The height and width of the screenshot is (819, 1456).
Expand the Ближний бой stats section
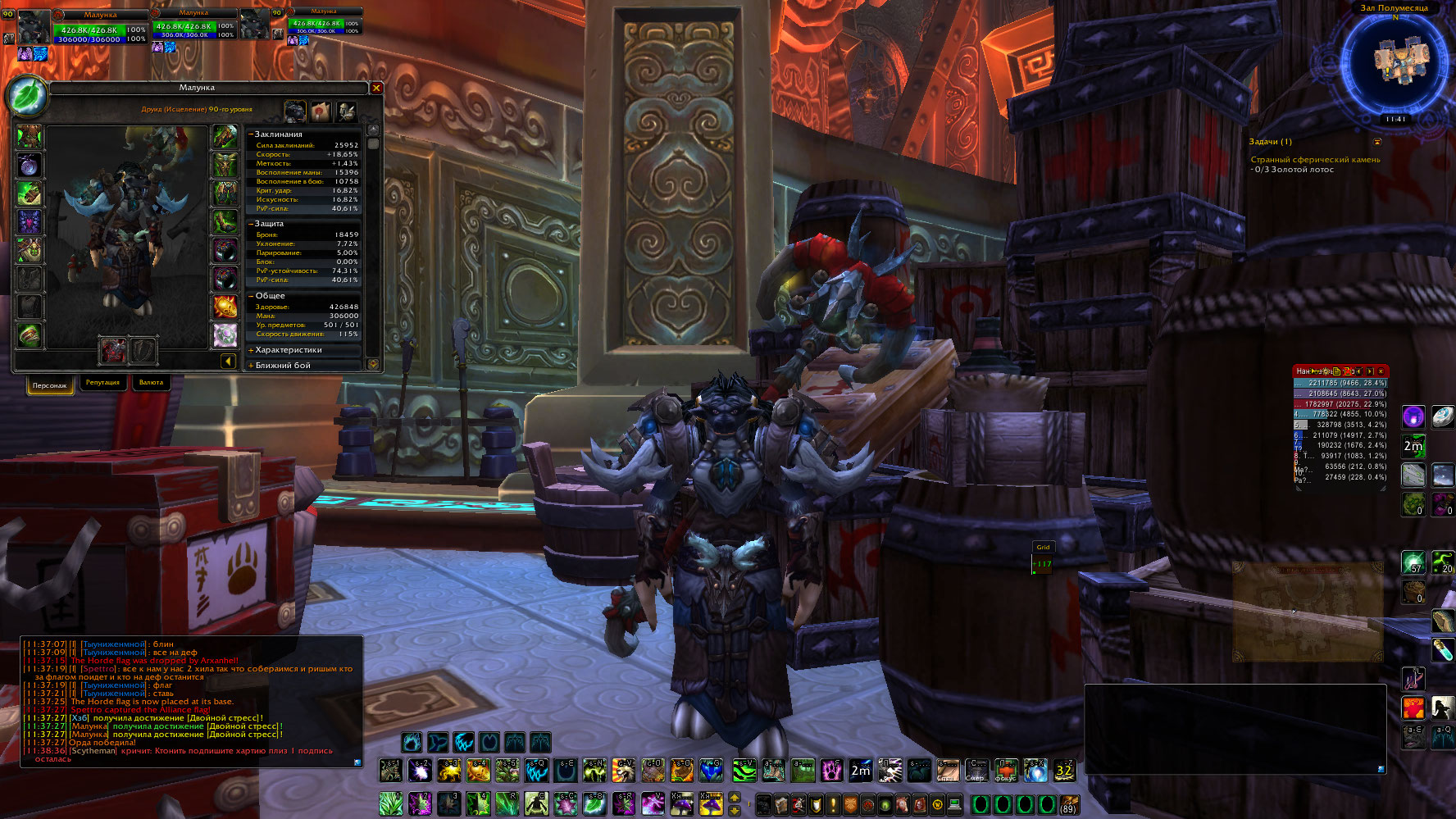click(283, 366)
